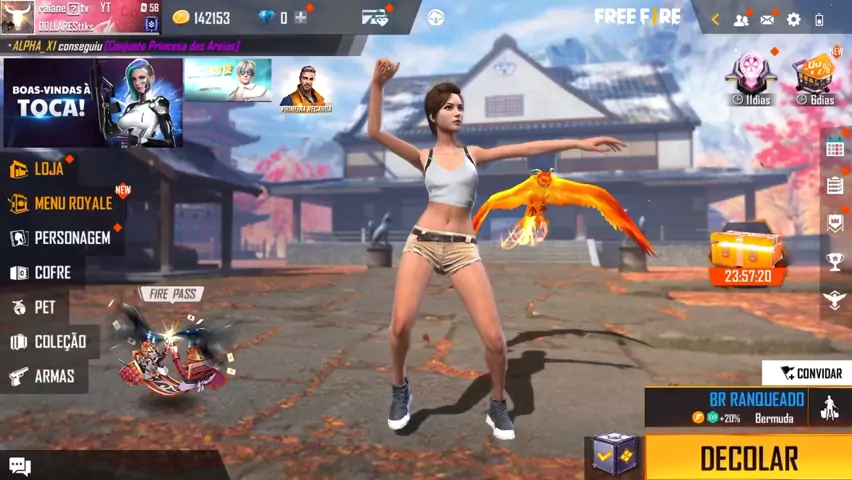Viewport: 852px width, 480px height.
Task: Open the chat bubble icon
Action: 20,466
